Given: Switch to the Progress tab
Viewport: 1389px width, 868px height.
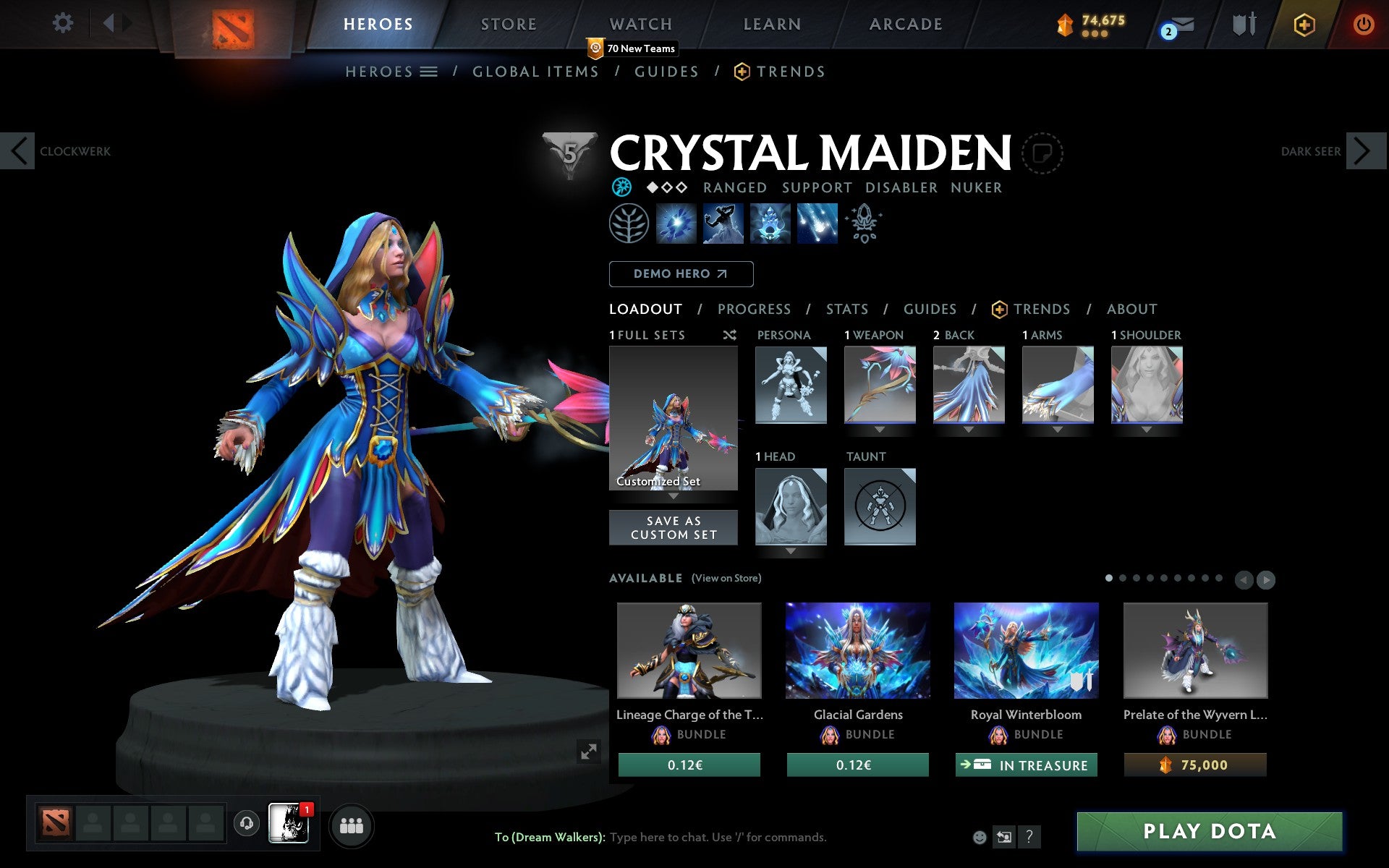Looking at the screenshot, I should click(x=754, y=309).
